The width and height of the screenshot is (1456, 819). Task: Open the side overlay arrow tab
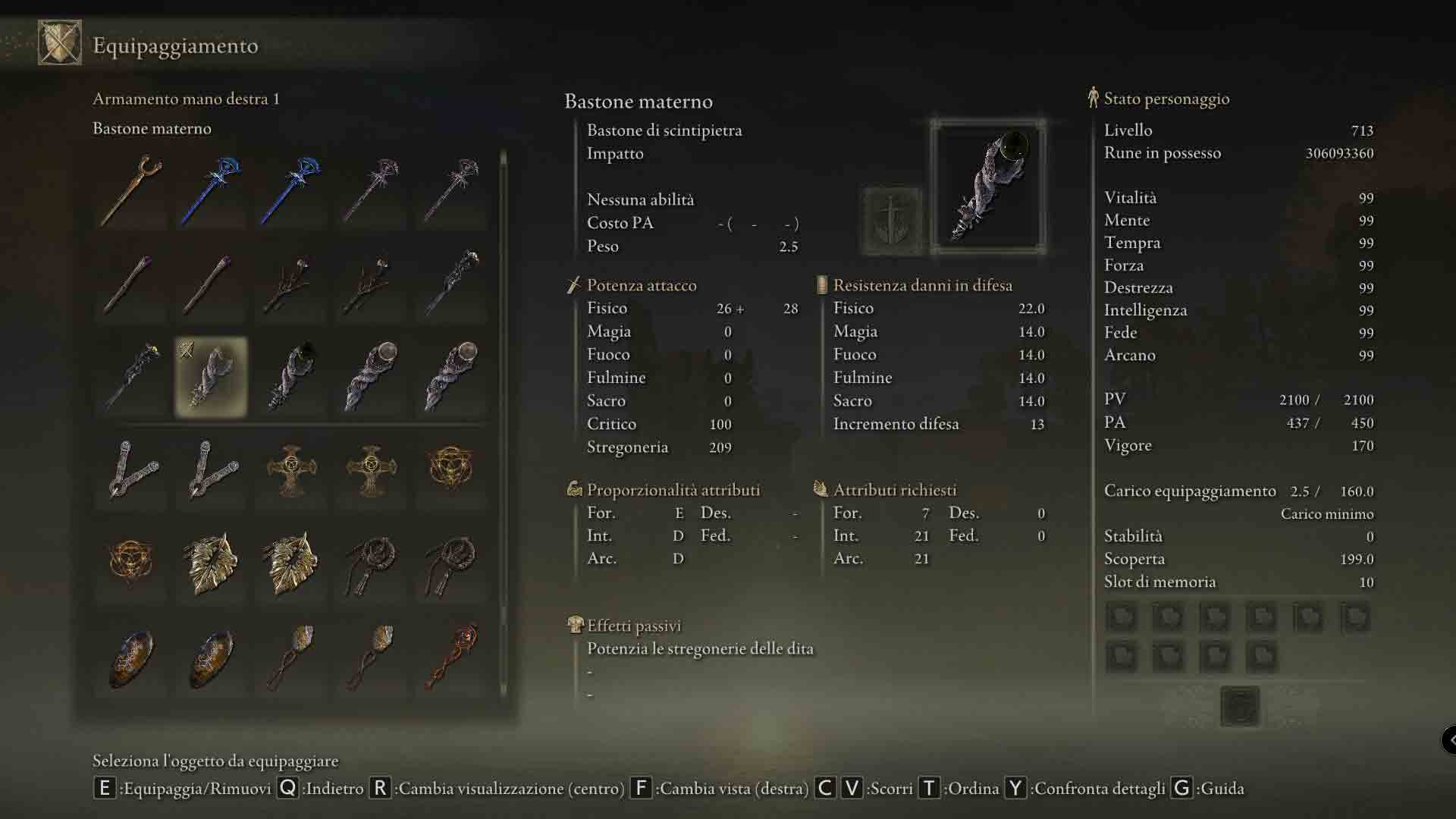point(1448,739)
